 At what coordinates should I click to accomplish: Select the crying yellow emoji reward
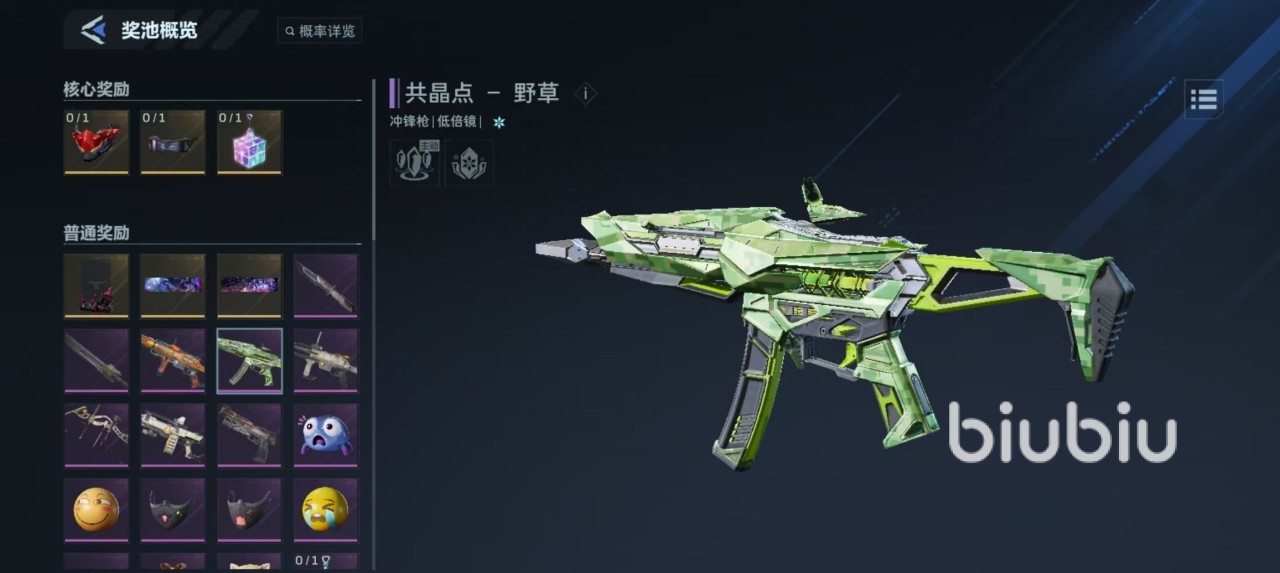325,509
